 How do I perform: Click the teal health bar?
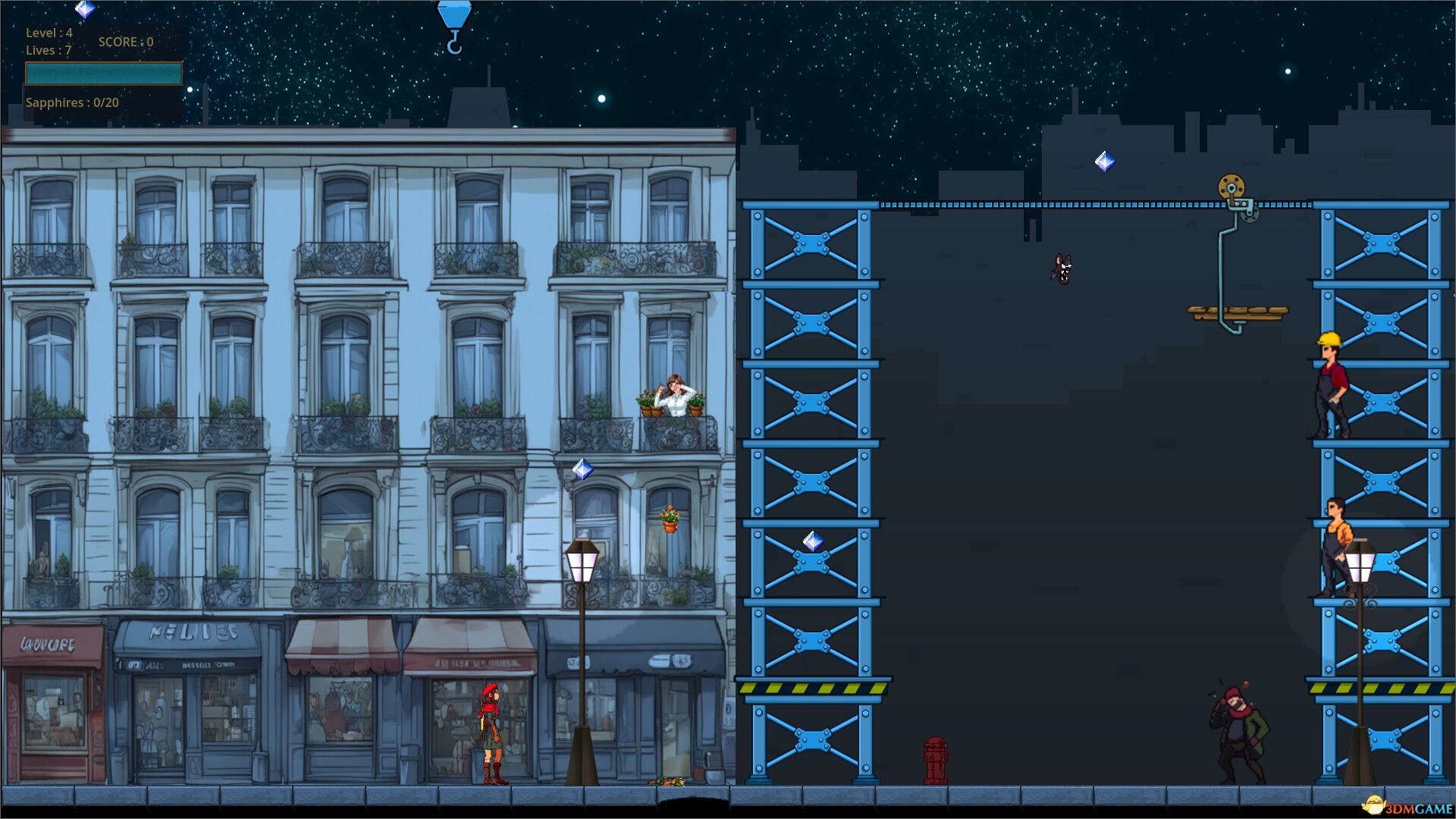104,74
